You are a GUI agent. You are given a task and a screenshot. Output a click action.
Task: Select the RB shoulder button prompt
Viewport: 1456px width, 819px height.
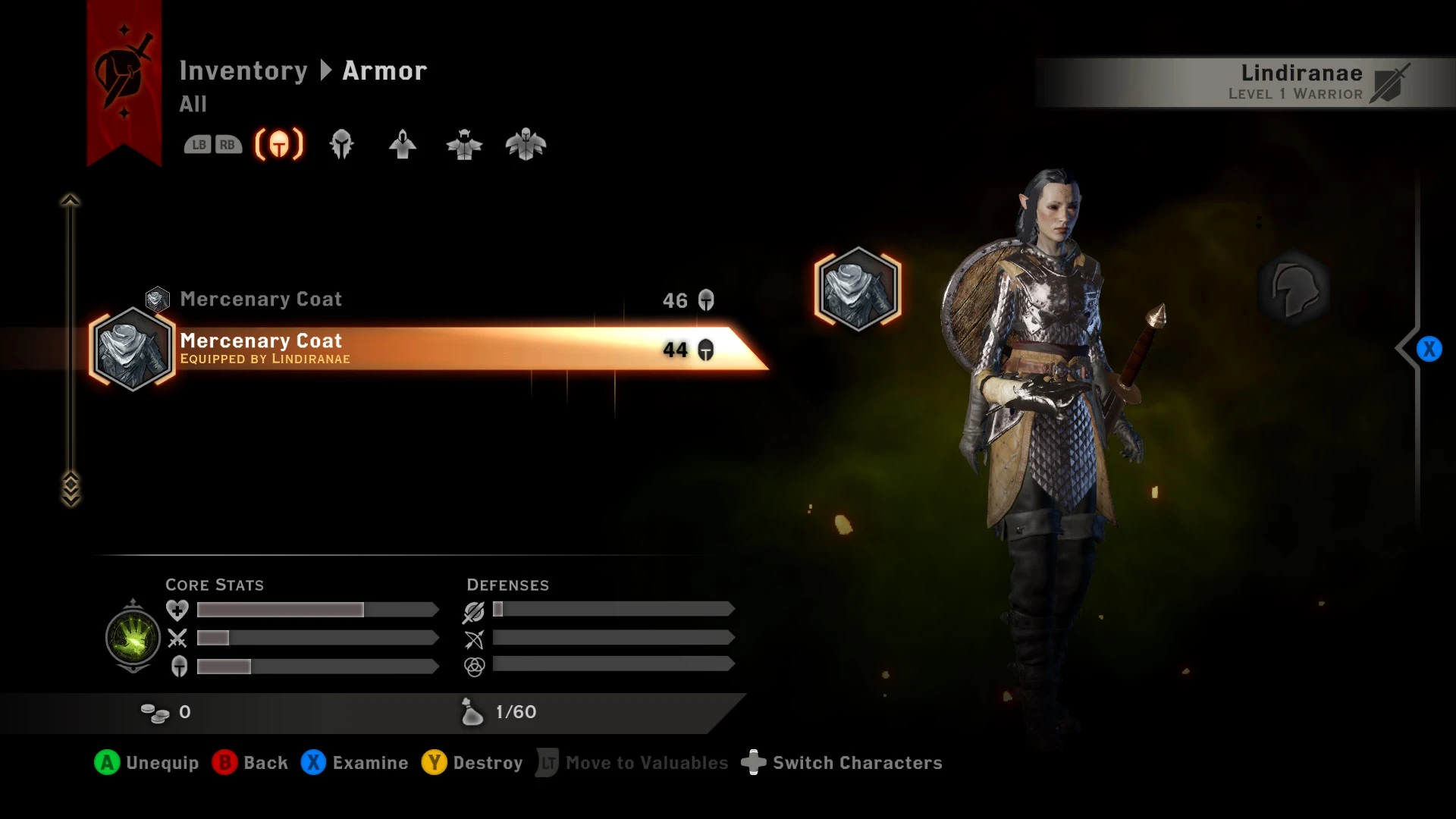(x=227, y=144)
